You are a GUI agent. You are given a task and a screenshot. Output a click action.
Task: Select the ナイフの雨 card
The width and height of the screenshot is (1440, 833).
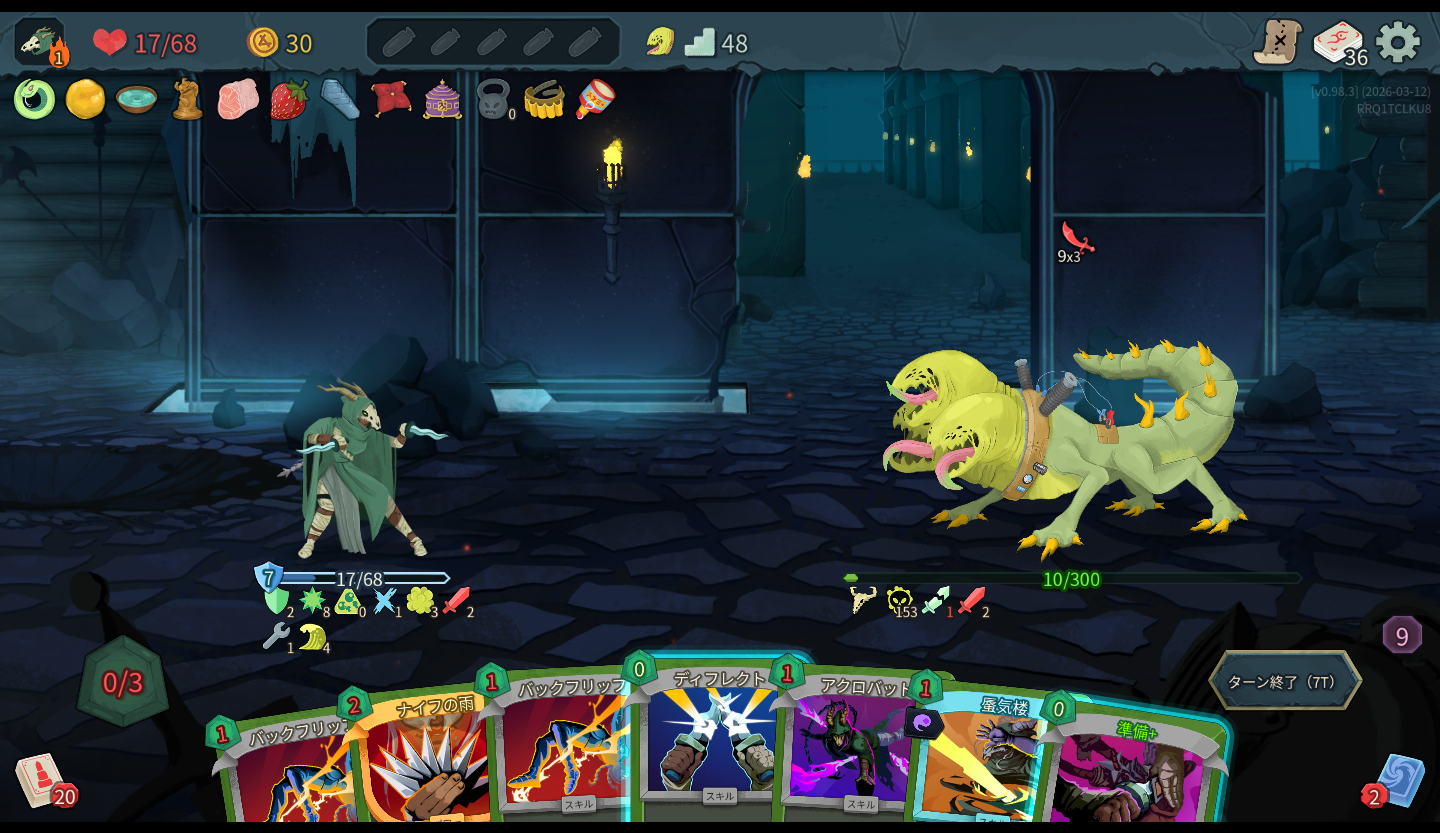(425, 760)
